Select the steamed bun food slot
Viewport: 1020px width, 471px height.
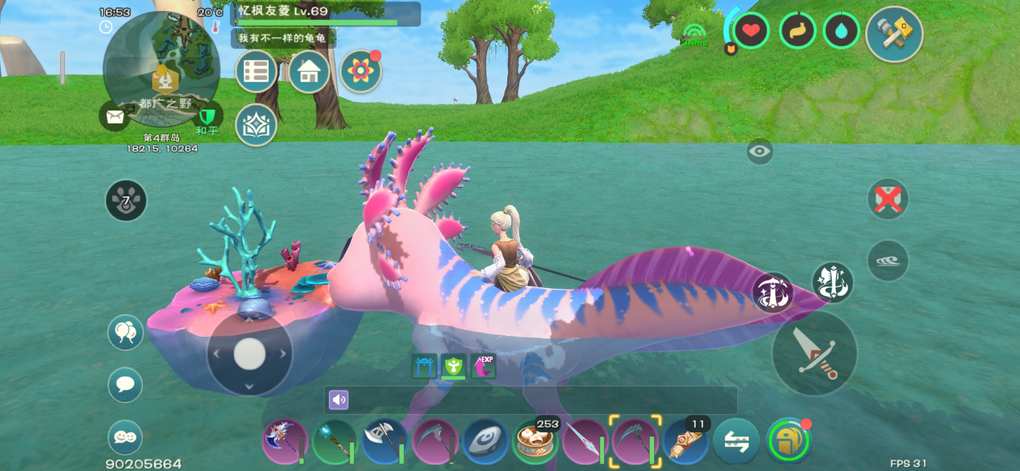click(x=535, y=440)
